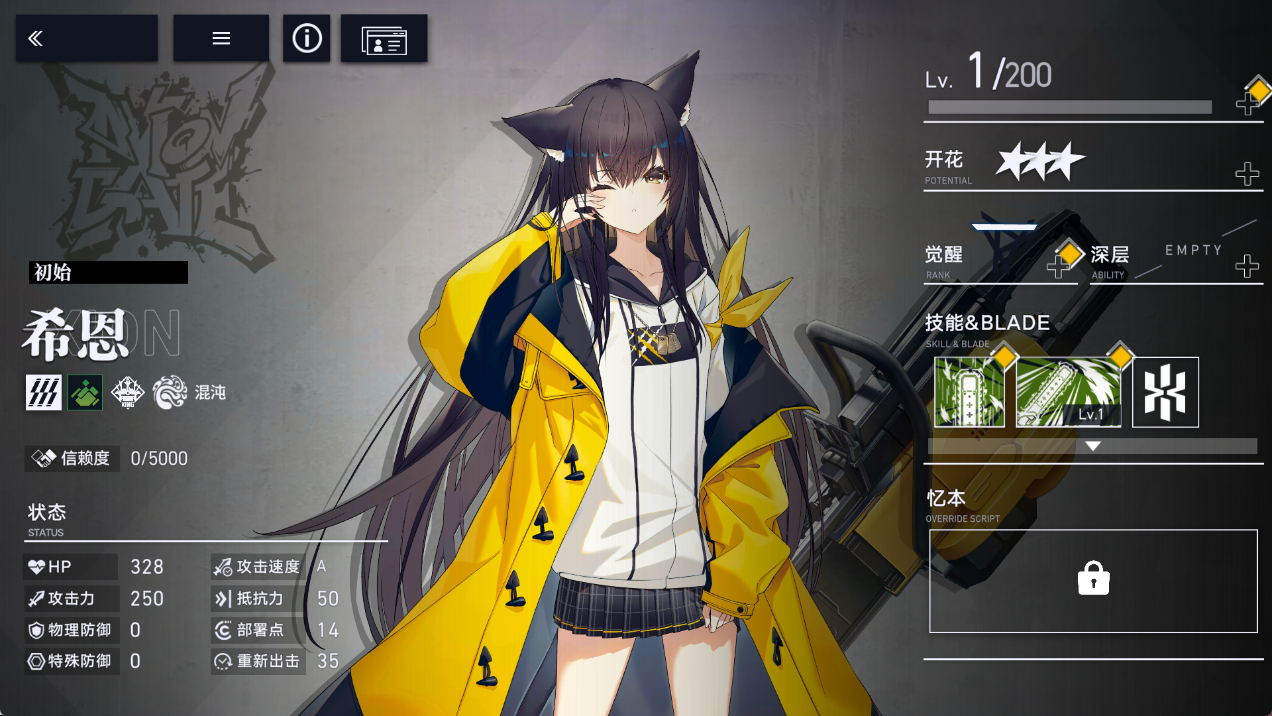Select the Lv.1 wide skill icon
This screenshot has width=1272, height=716.
[1068, 392]
